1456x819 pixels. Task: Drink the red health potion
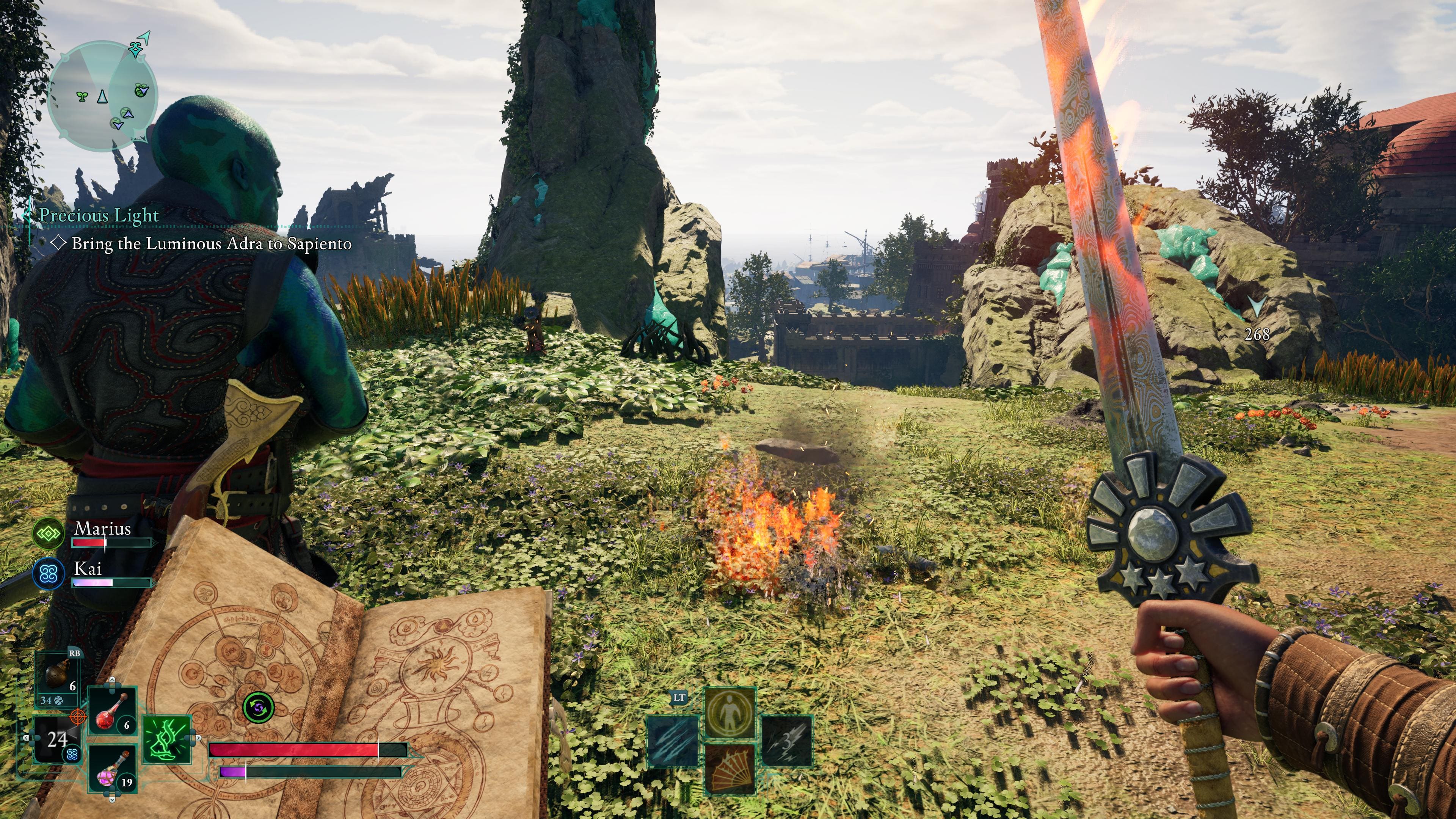[x=113, y=711]
